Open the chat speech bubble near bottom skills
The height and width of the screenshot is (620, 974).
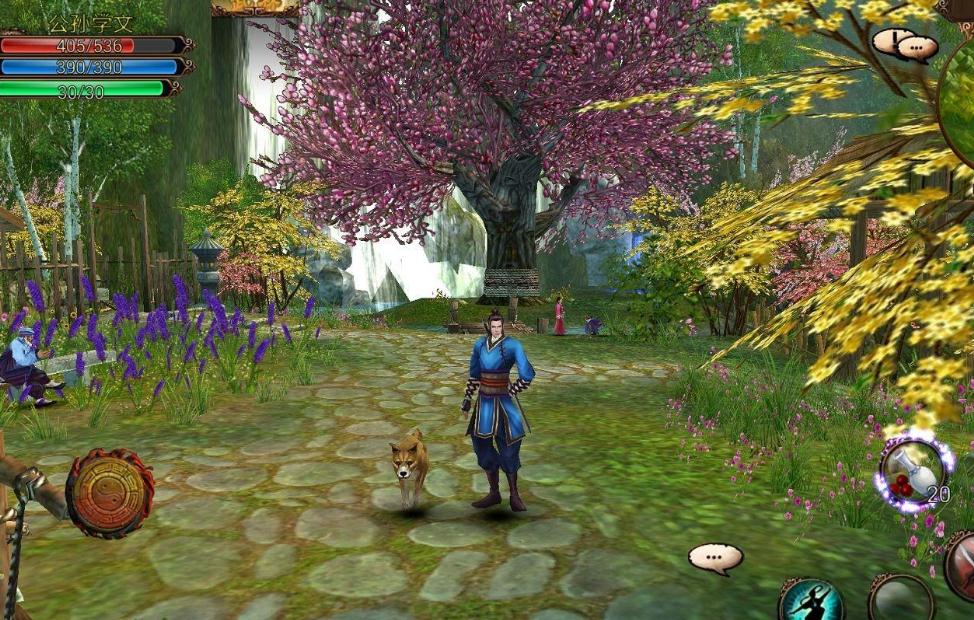click(715, 558)
